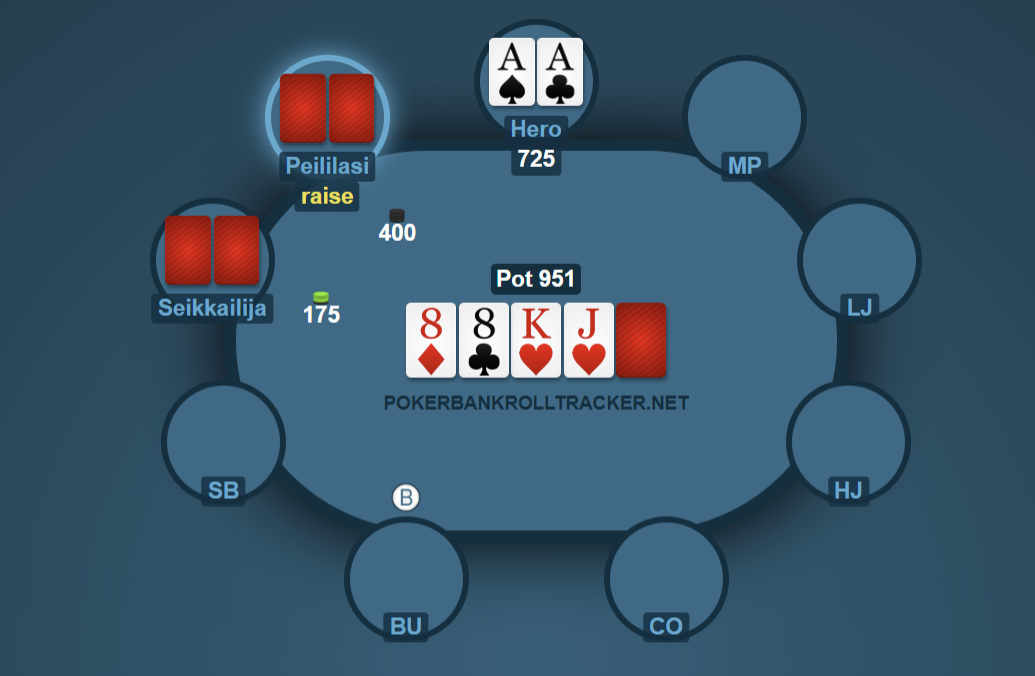
Task: Select the empty CO seat
Action: click(666, 577)
